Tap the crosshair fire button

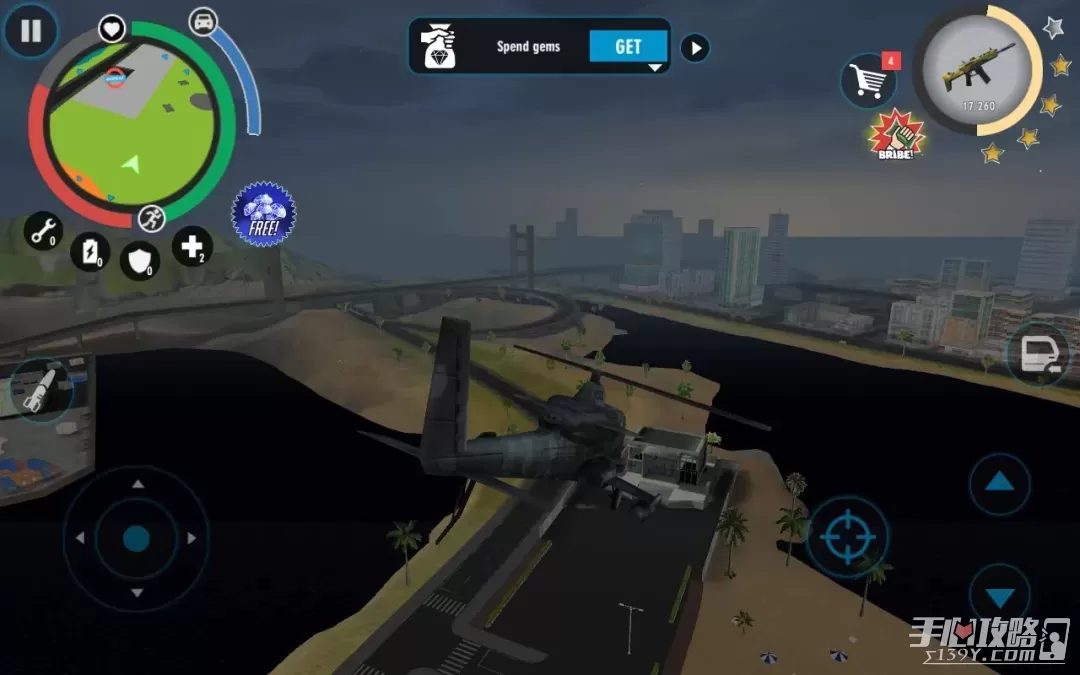(848, 536)
